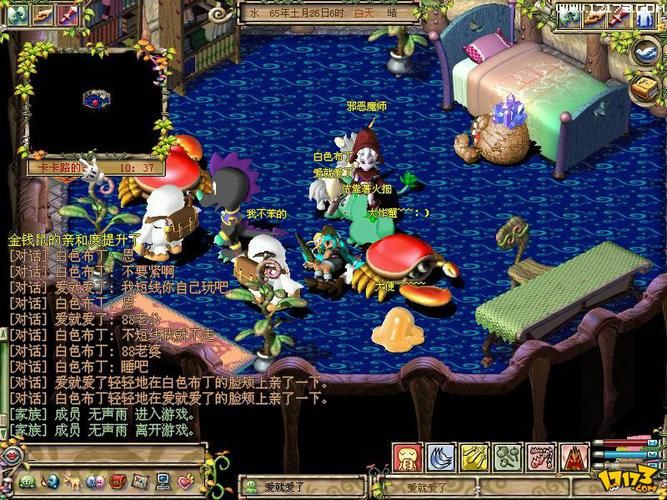
Task: Click the round bird button on right edge
Action: [644, 53]
